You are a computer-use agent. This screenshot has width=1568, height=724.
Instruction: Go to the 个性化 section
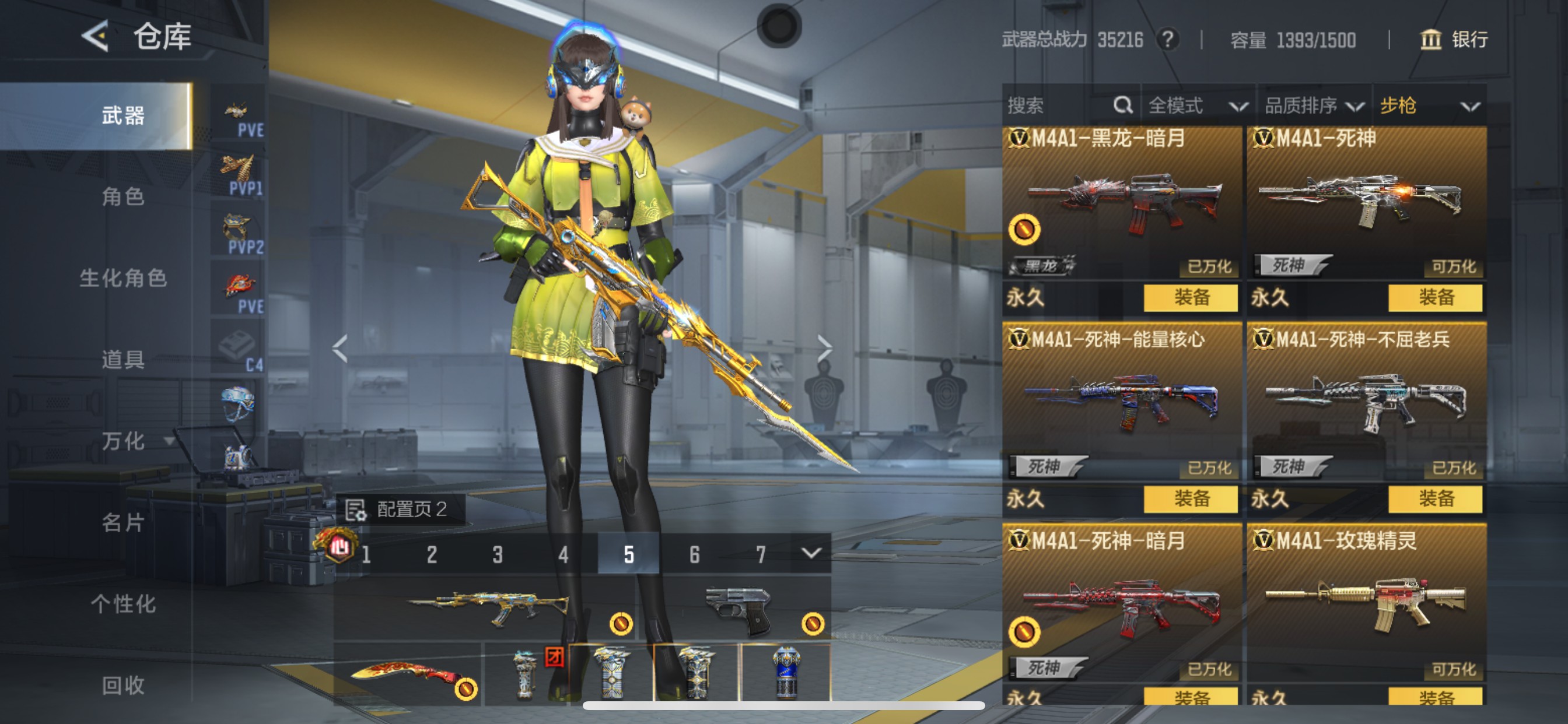pyautogui.click(x=123, y=603)
